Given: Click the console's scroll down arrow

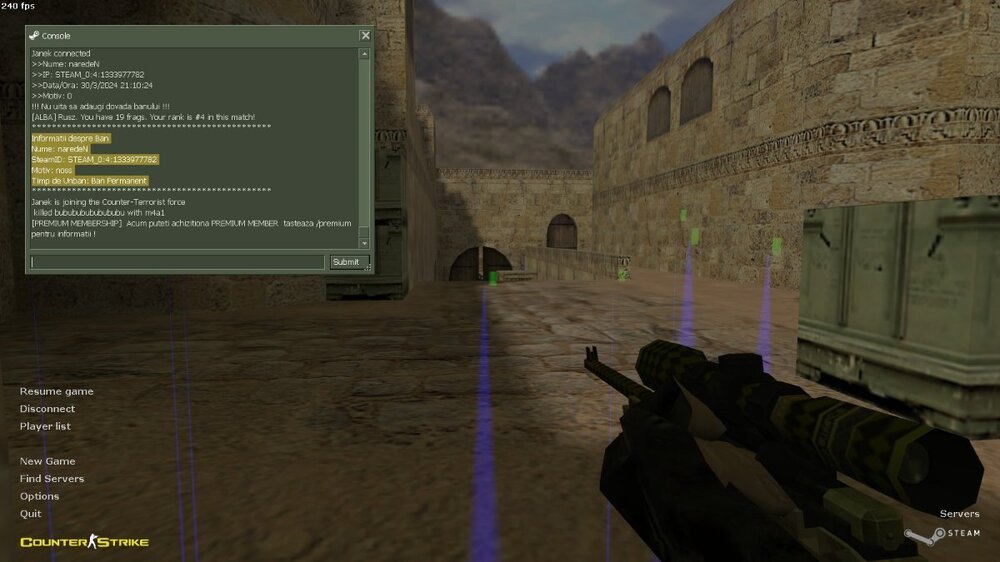Looking at the screenshot, I should pyautogui.click(x=364, y=243).
